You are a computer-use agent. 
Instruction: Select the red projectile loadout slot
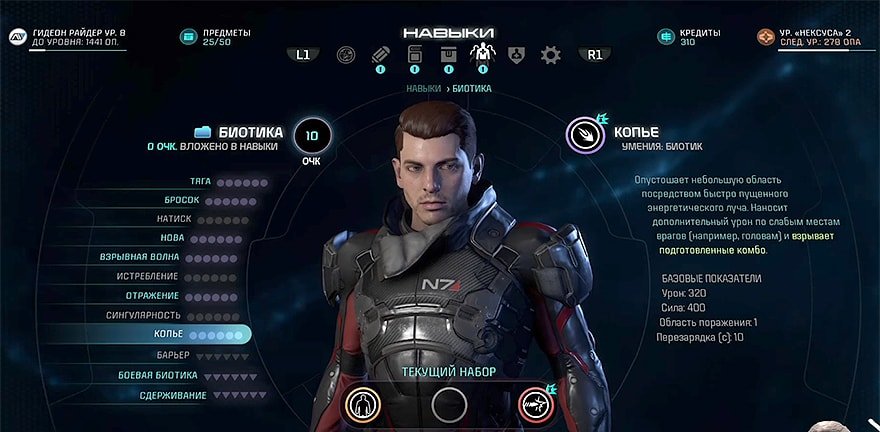coord(536,403)
